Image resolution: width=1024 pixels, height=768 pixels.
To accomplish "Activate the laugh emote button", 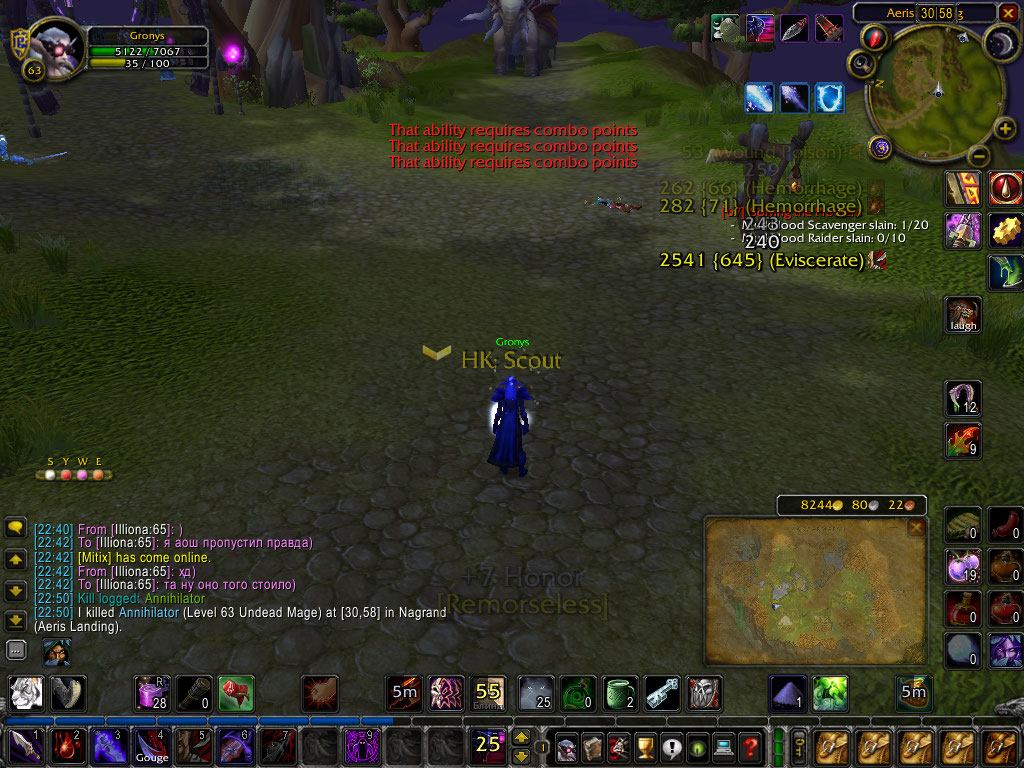I will pos(964,314).
